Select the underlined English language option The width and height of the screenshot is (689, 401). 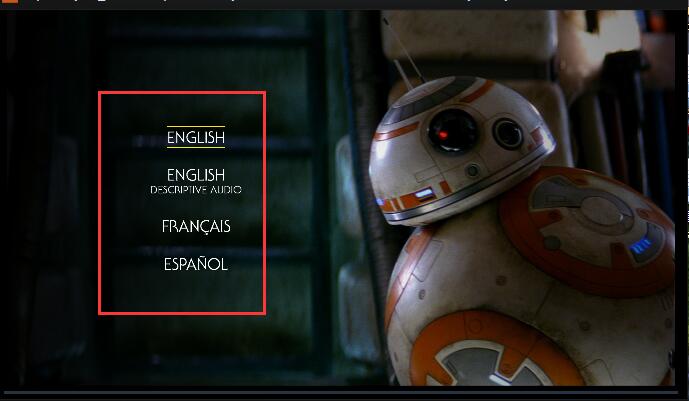[x=196, y=138]
